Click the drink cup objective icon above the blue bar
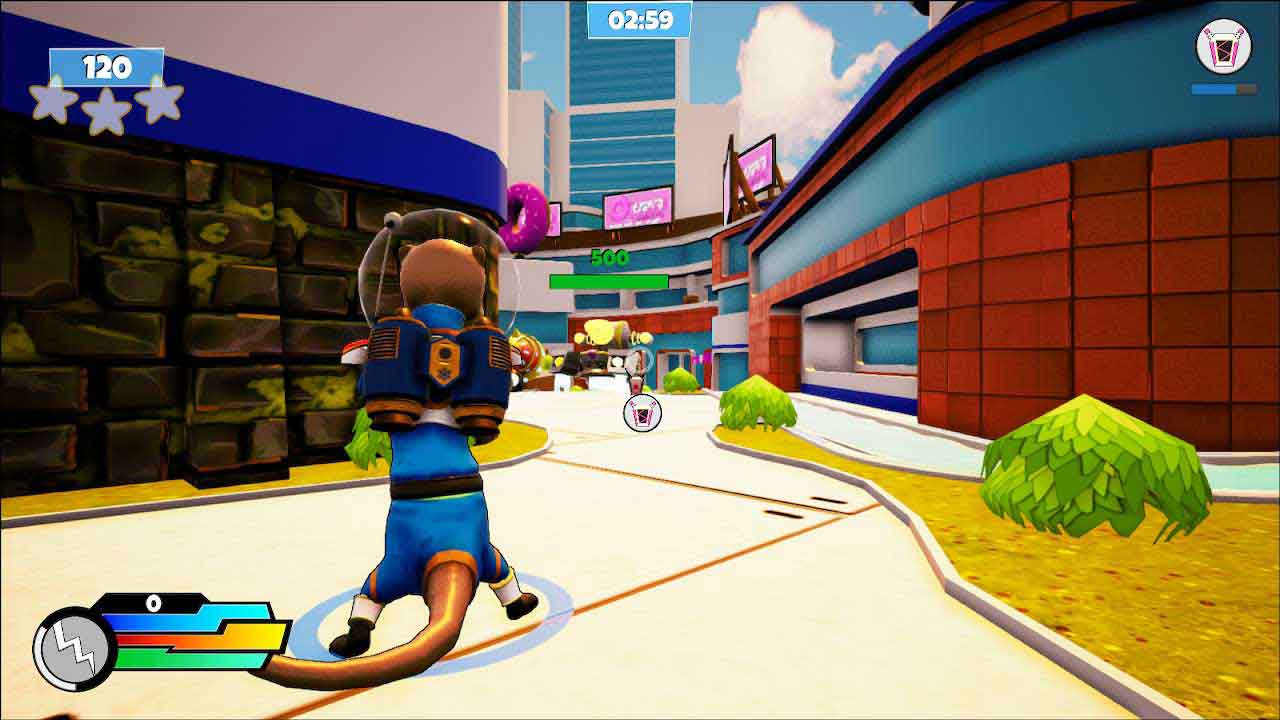Viewport: 1280px width, 720px height. [x=1224, y=46]
